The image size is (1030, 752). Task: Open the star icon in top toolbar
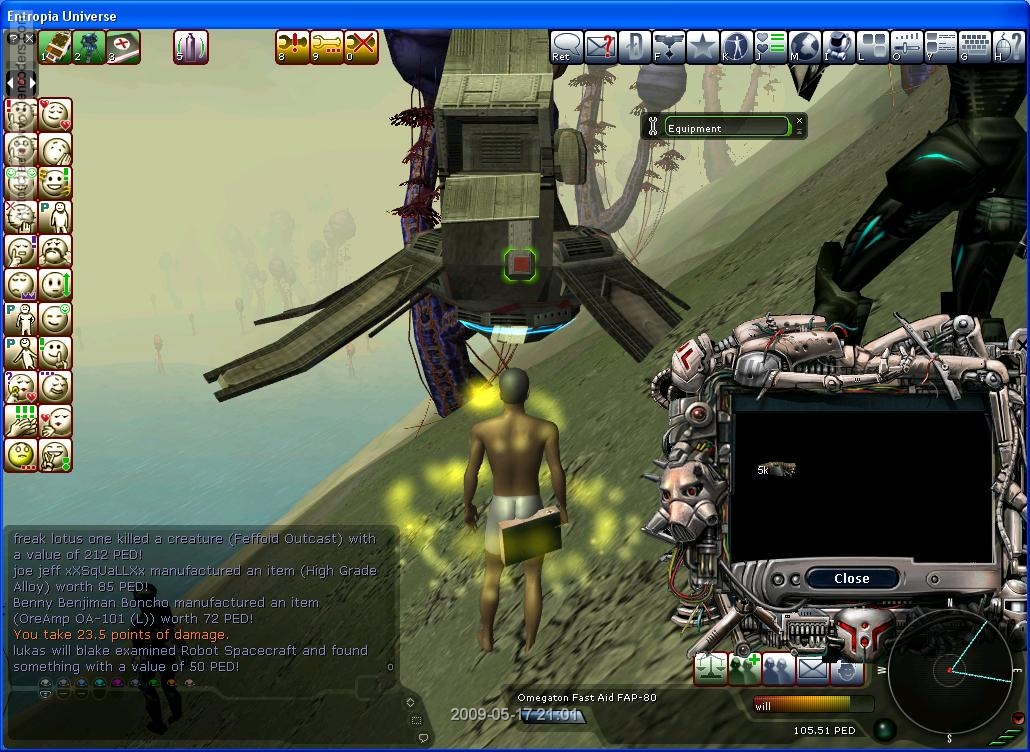703,47
